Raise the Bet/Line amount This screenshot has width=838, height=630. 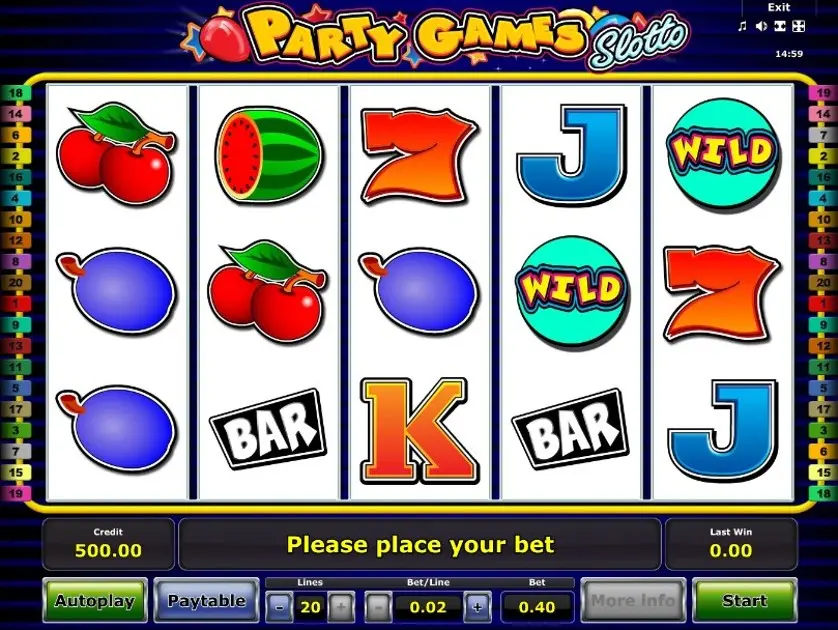[477, 606]
